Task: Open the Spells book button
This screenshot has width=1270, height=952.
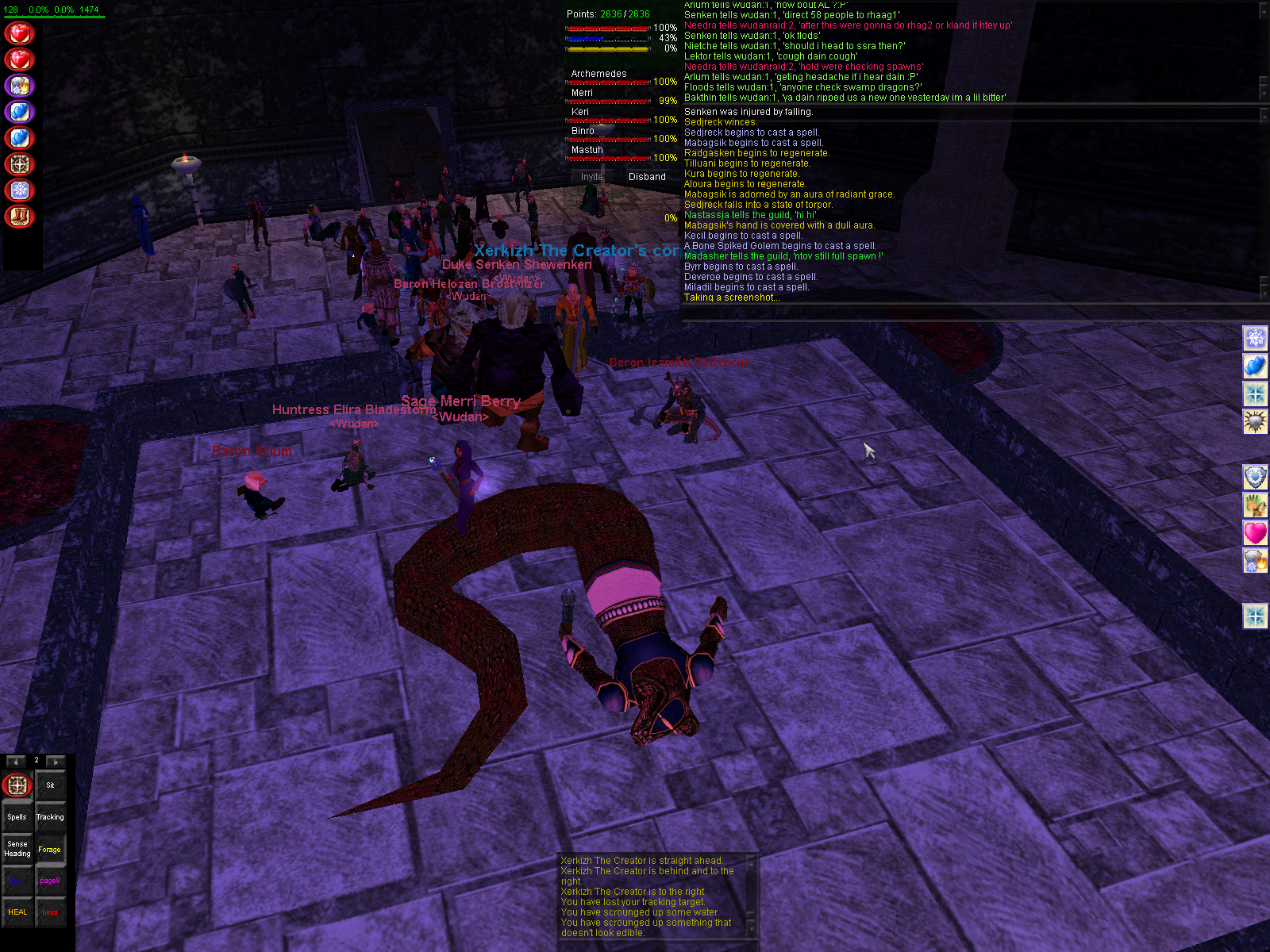Action: (17, 817)
